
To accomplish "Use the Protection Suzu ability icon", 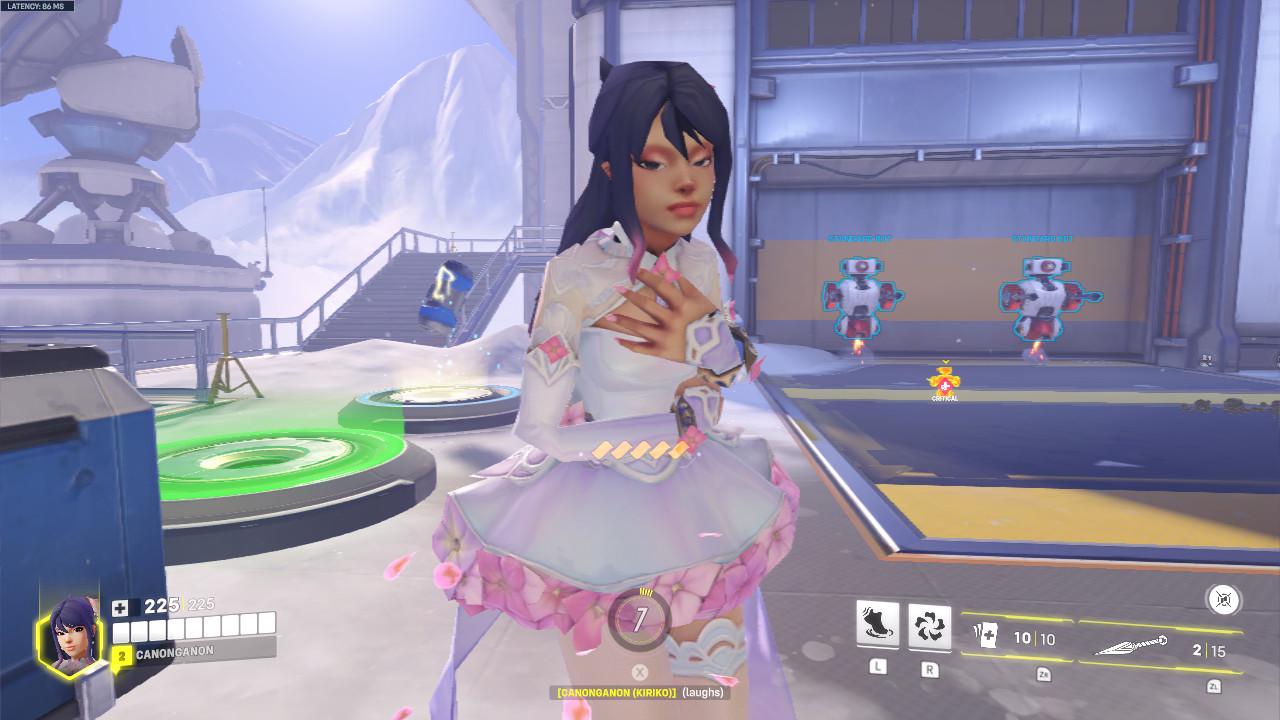I will tap(929, 626).
